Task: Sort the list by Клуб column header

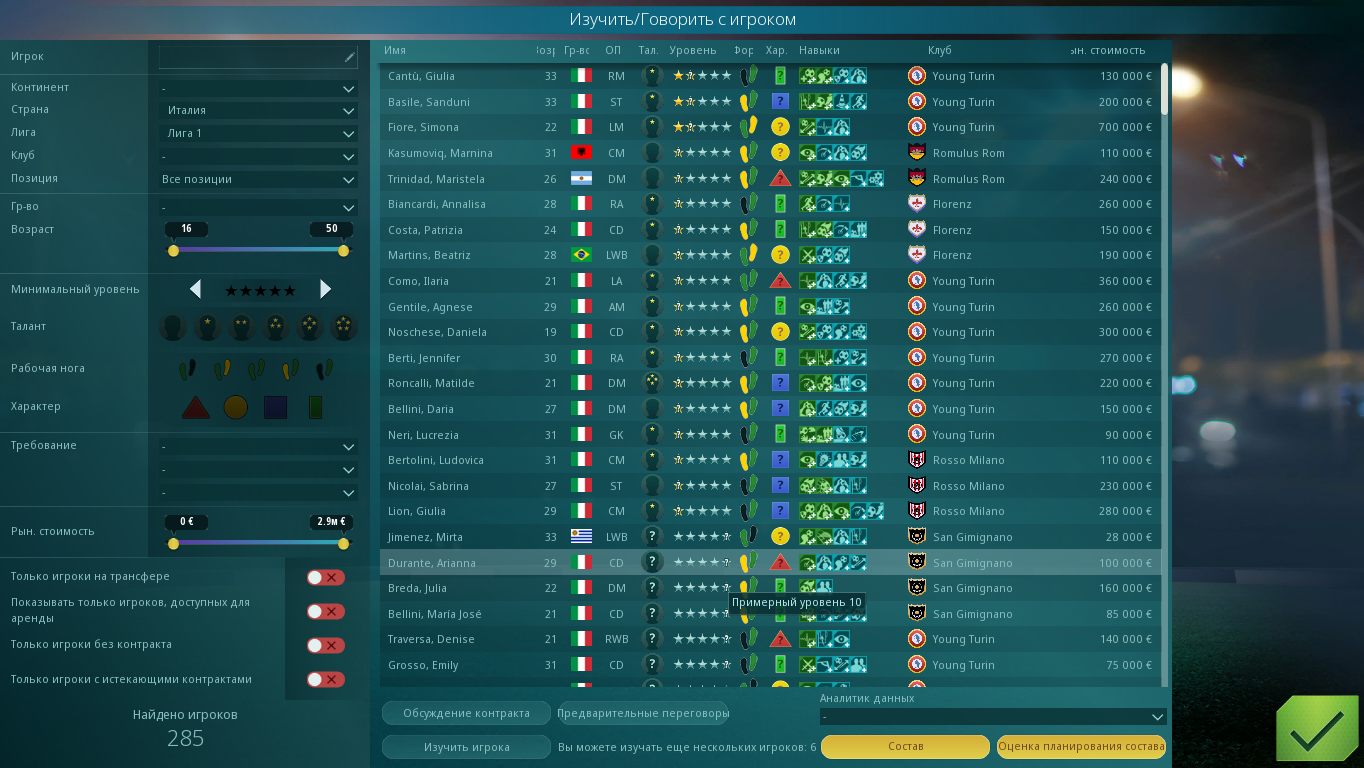Action: pyautogui.click(x=939, y=50)
